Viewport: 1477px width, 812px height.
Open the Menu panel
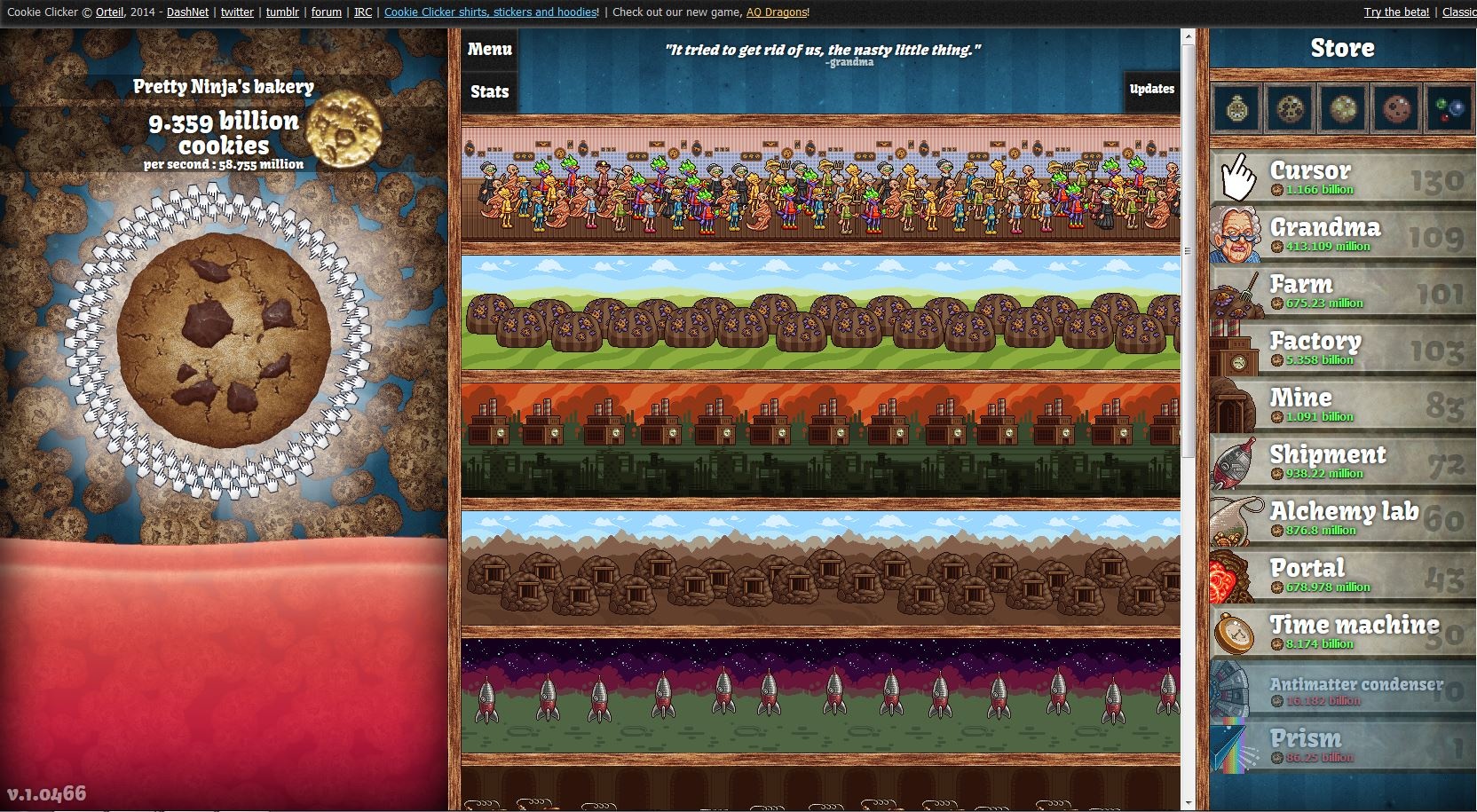point(488,50)
